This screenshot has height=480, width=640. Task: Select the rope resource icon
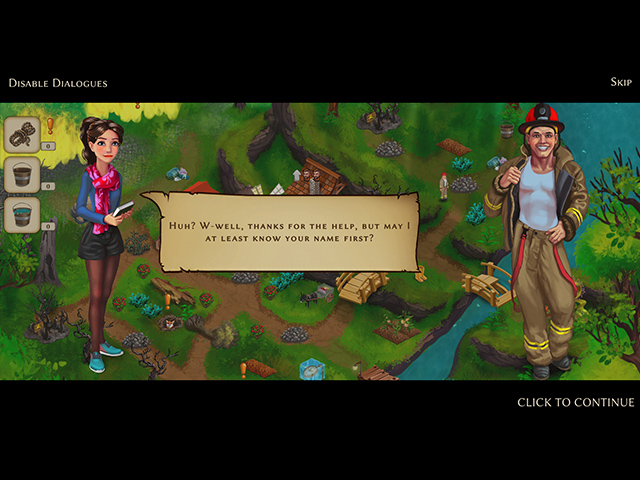23,134
